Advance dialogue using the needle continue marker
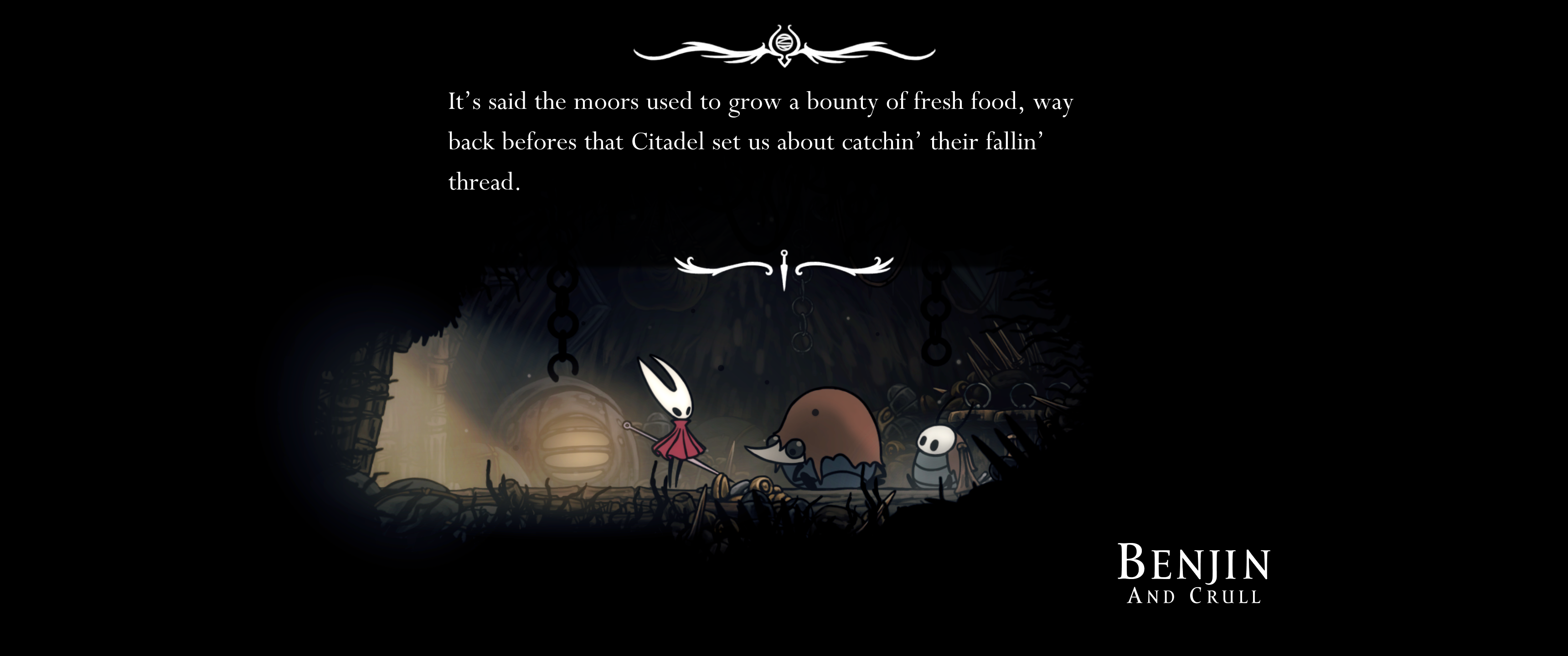Image resolution: width=1568 pixels, height=656 pixels. pyautogui.click(x=784, y=268)
